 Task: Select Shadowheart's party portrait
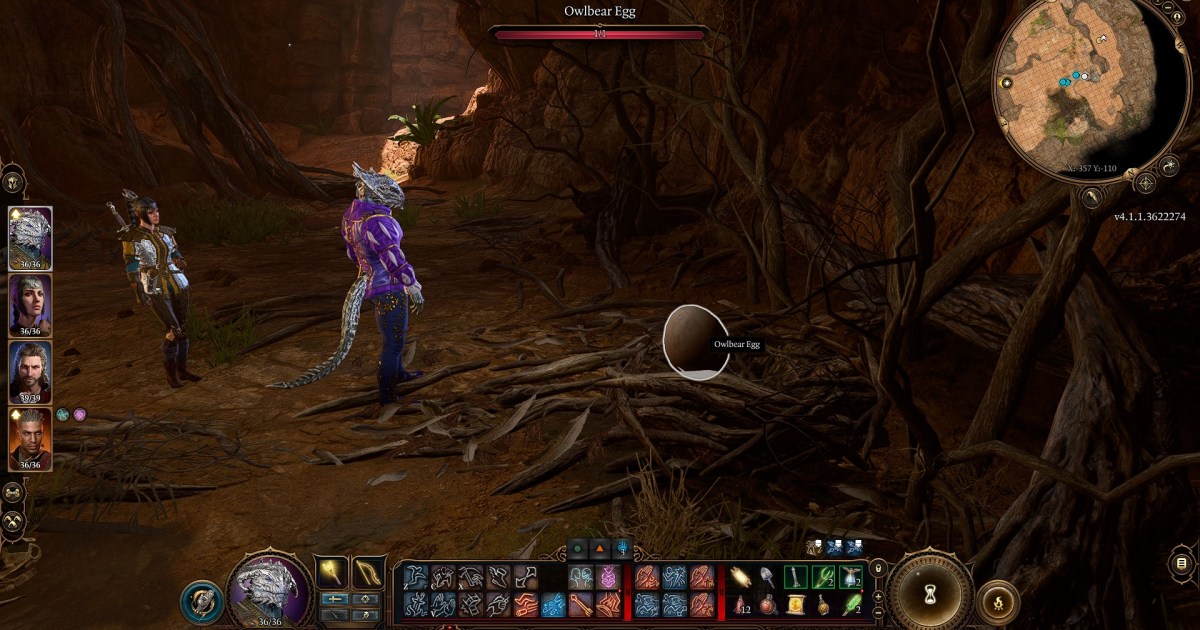click(30, 303)
